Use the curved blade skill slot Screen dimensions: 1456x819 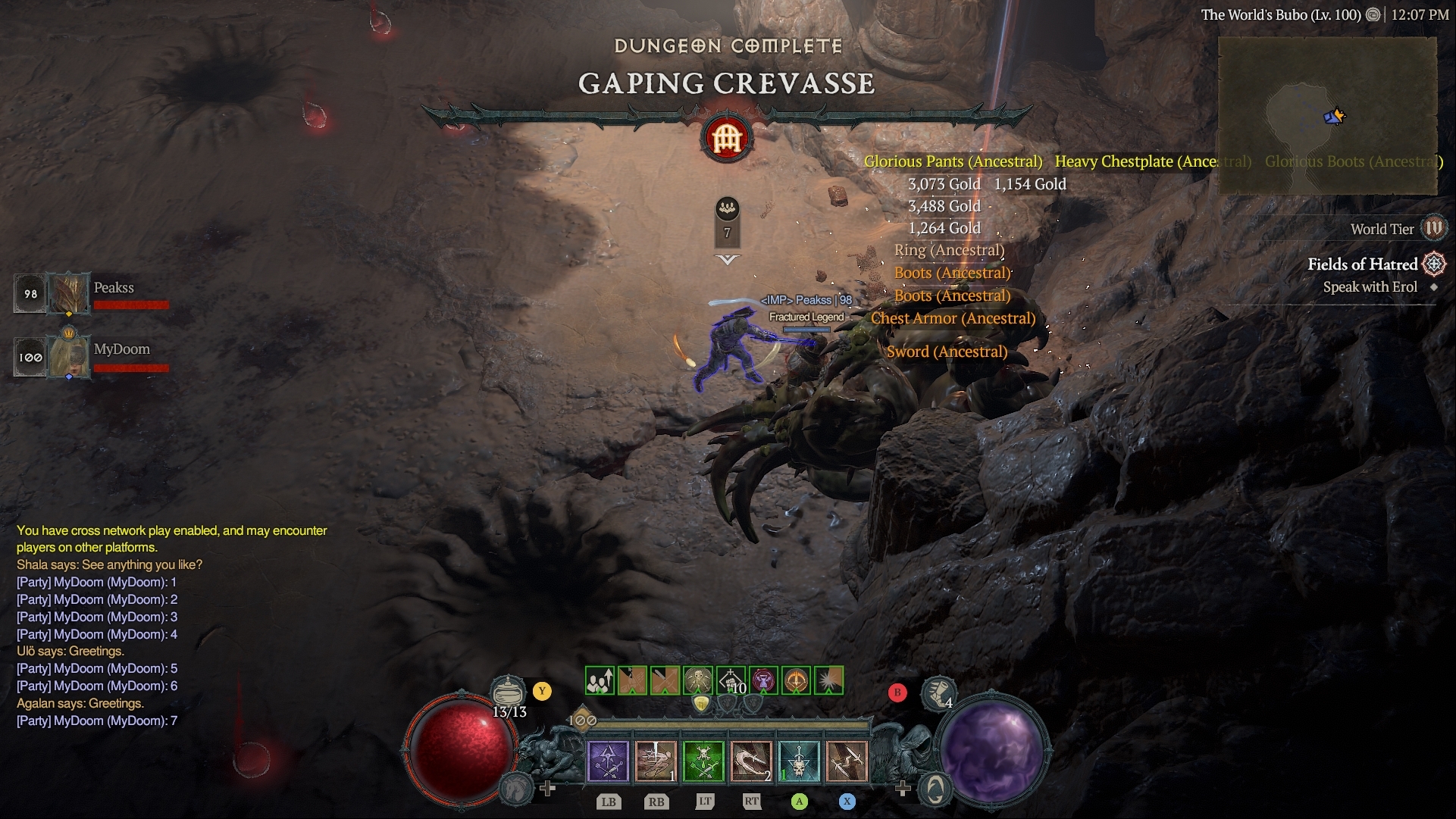point(751,761)
